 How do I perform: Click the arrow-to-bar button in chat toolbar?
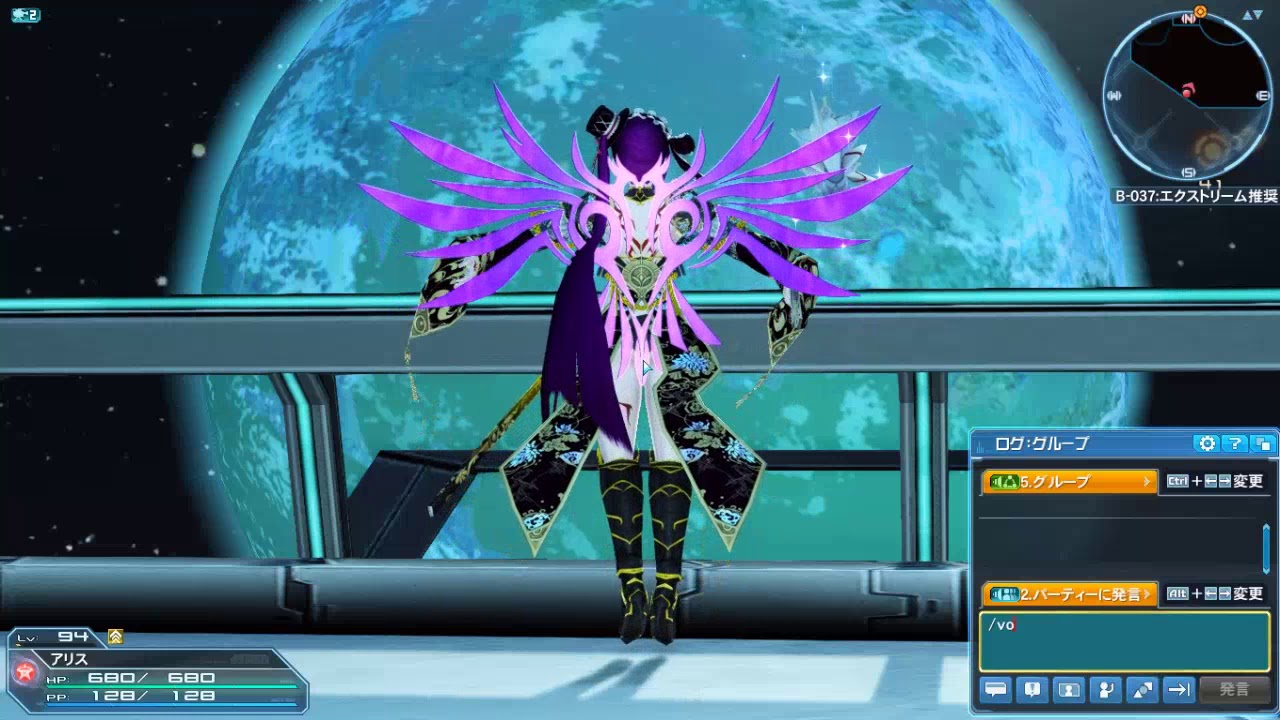click(1179, 689)
